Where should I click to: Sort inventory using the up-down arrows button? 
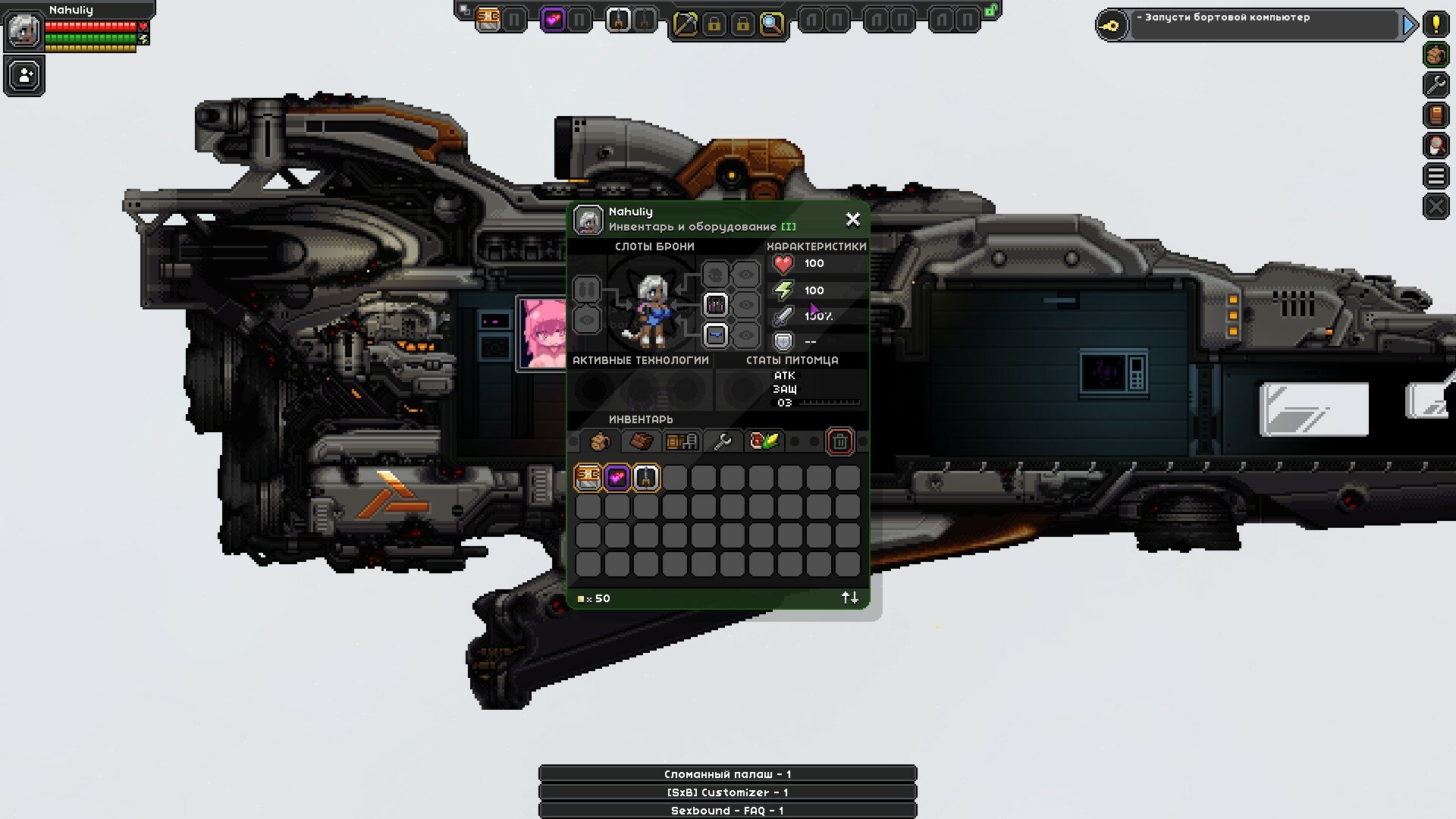click(x=849, y=598)
